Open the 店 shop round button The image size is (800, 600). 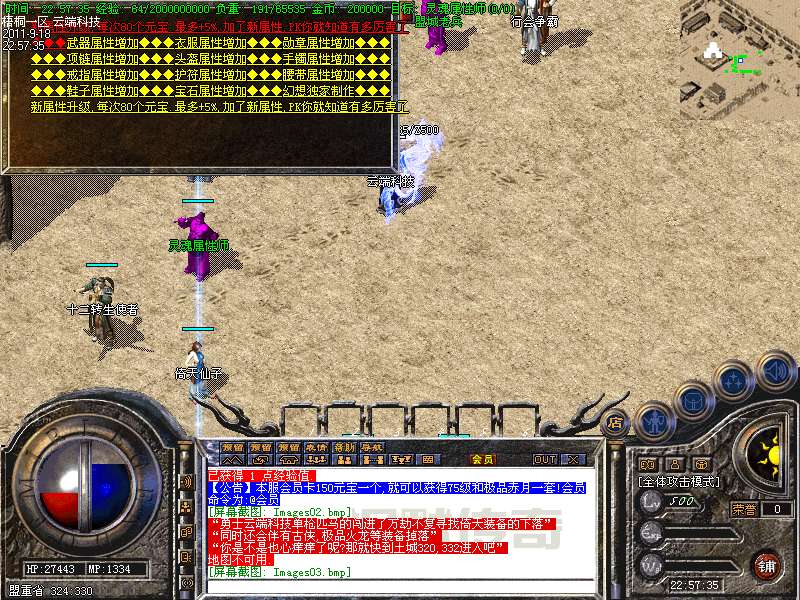pos(615,422)
